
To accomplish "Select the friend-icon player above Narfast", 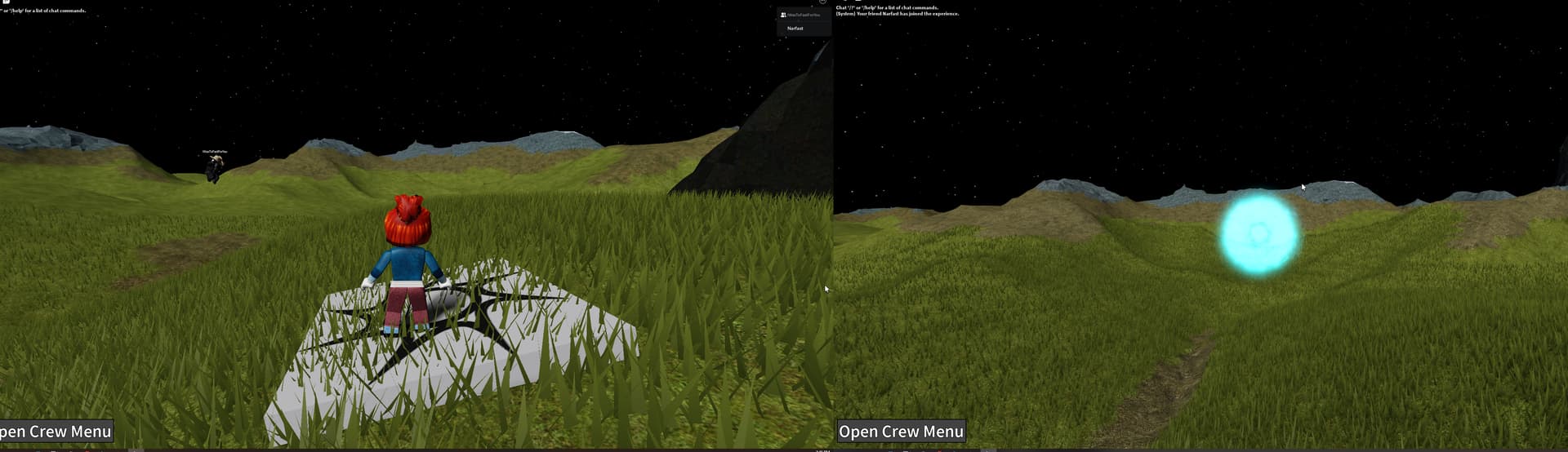I will click(802, 15).
